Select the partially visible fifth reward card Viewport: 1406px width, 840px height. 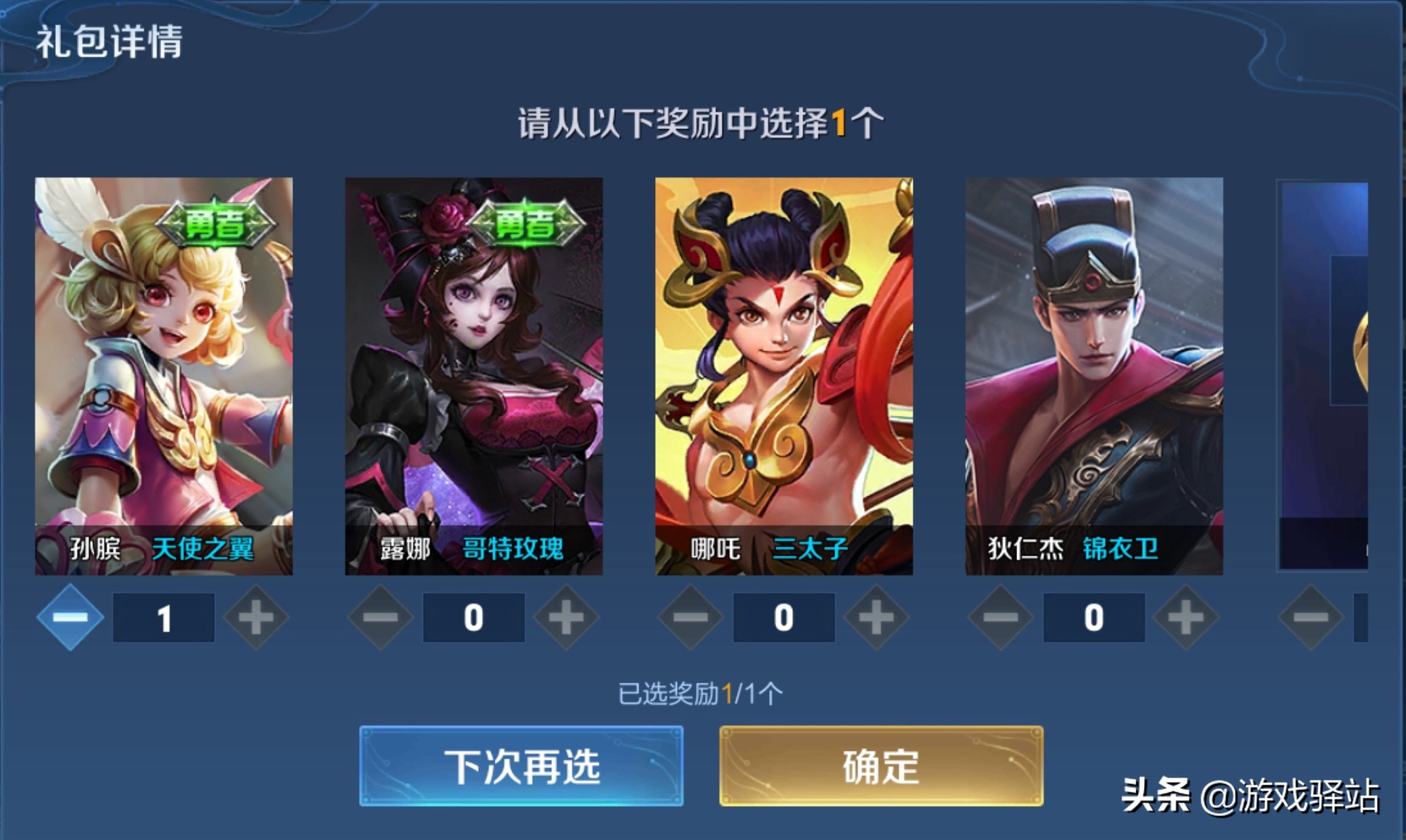[x=1323, y=376]
